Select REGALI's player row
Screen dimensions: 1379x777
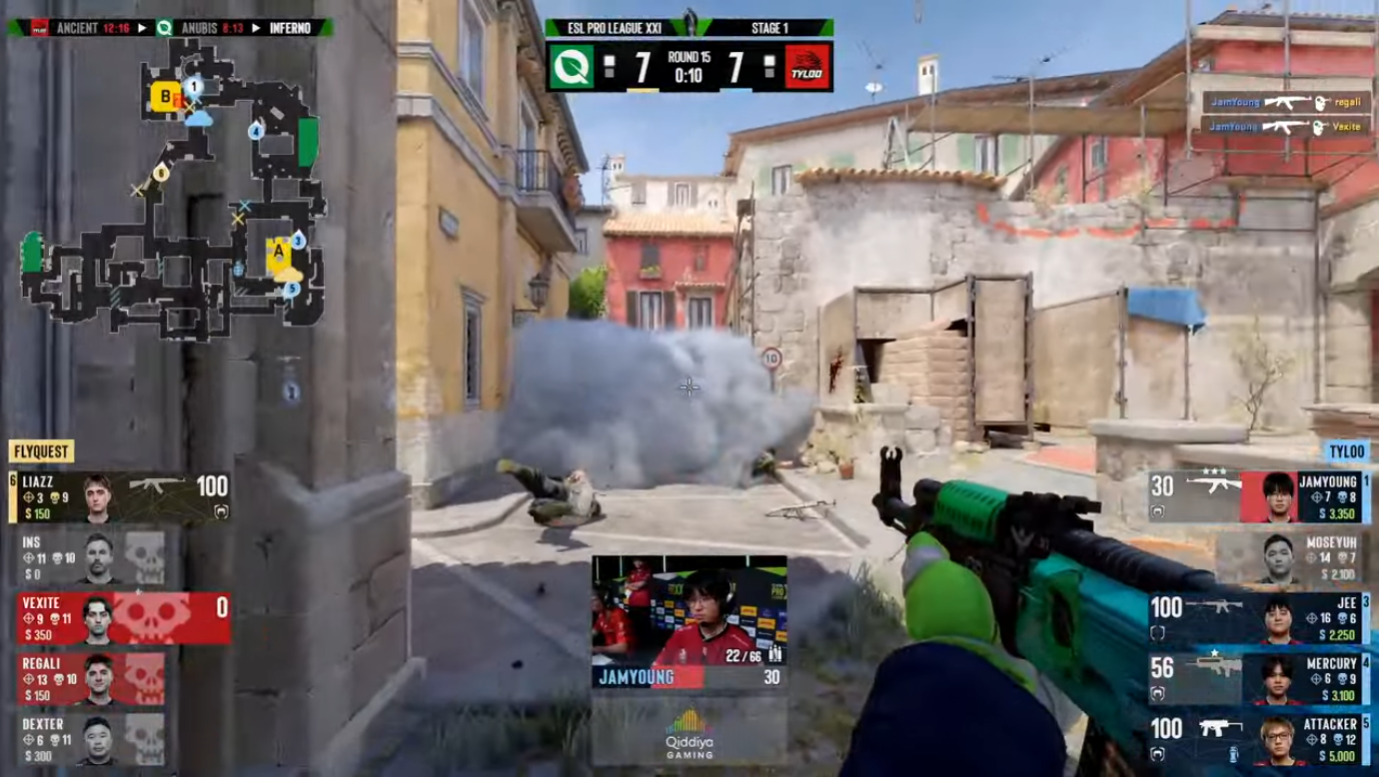[95, 678]
